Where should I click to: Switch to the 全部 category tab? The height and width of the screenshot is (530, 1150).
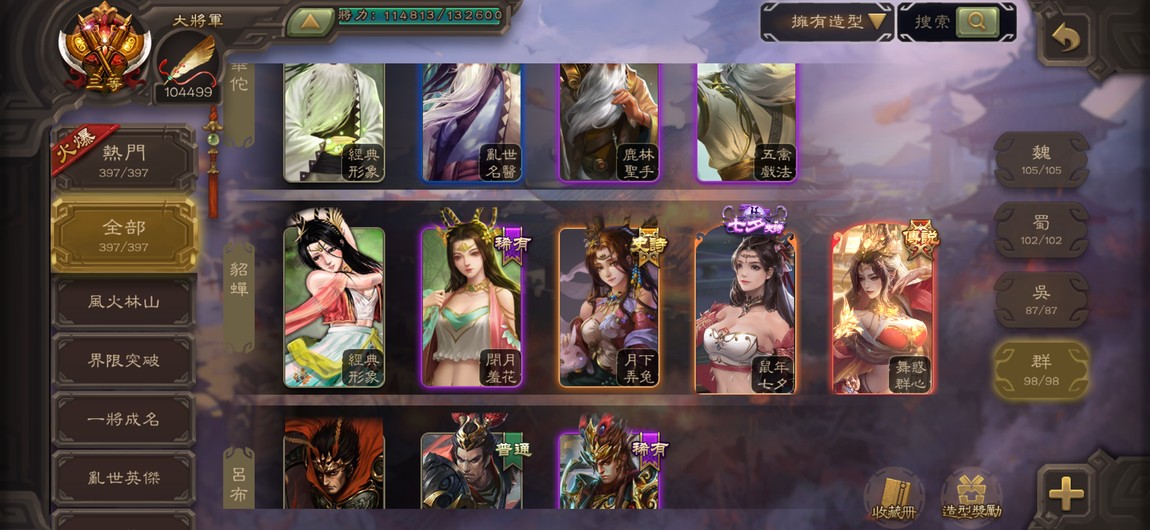pos(125,234)
